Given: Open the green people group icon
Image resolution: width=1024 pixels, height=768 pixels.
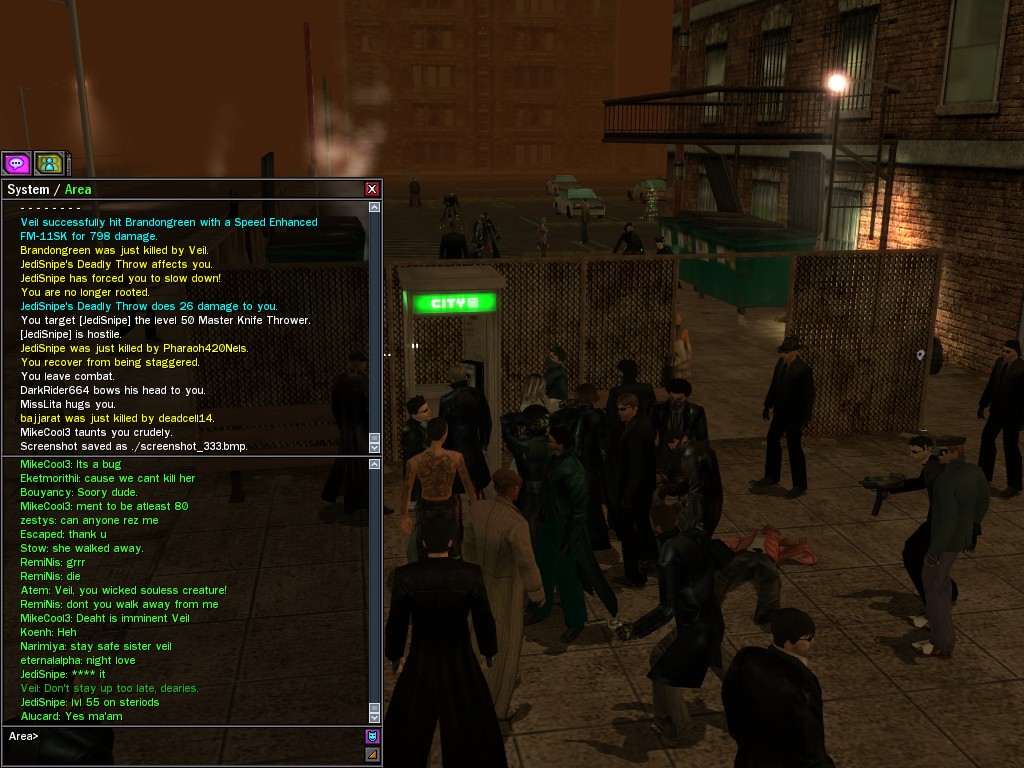Looking at the screenshot, I should point(48,163).
